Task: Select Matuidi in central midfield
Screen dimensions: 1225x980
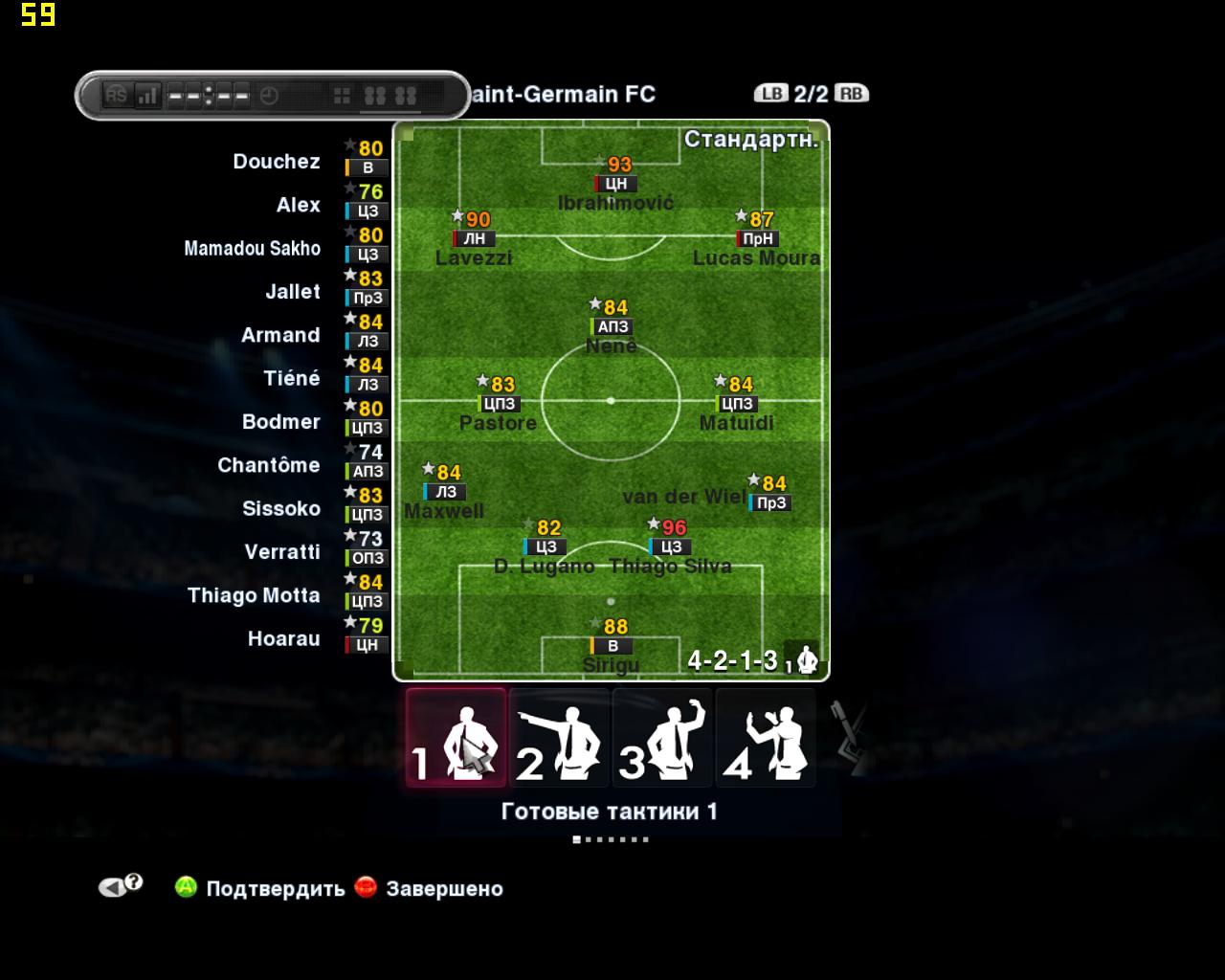Action: tap(737, 404)
